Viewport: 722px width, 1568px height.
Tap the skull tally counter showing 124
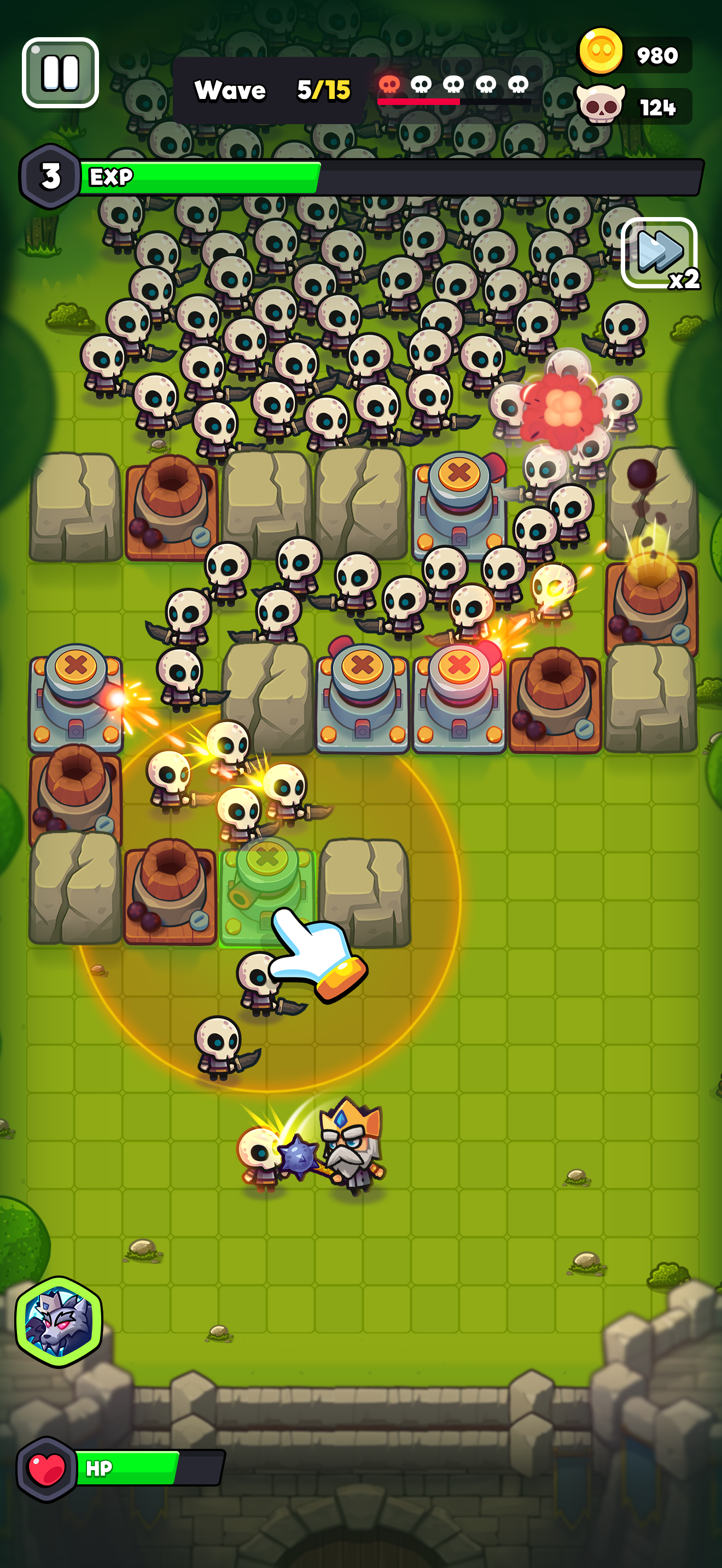[x=659, y=107]
